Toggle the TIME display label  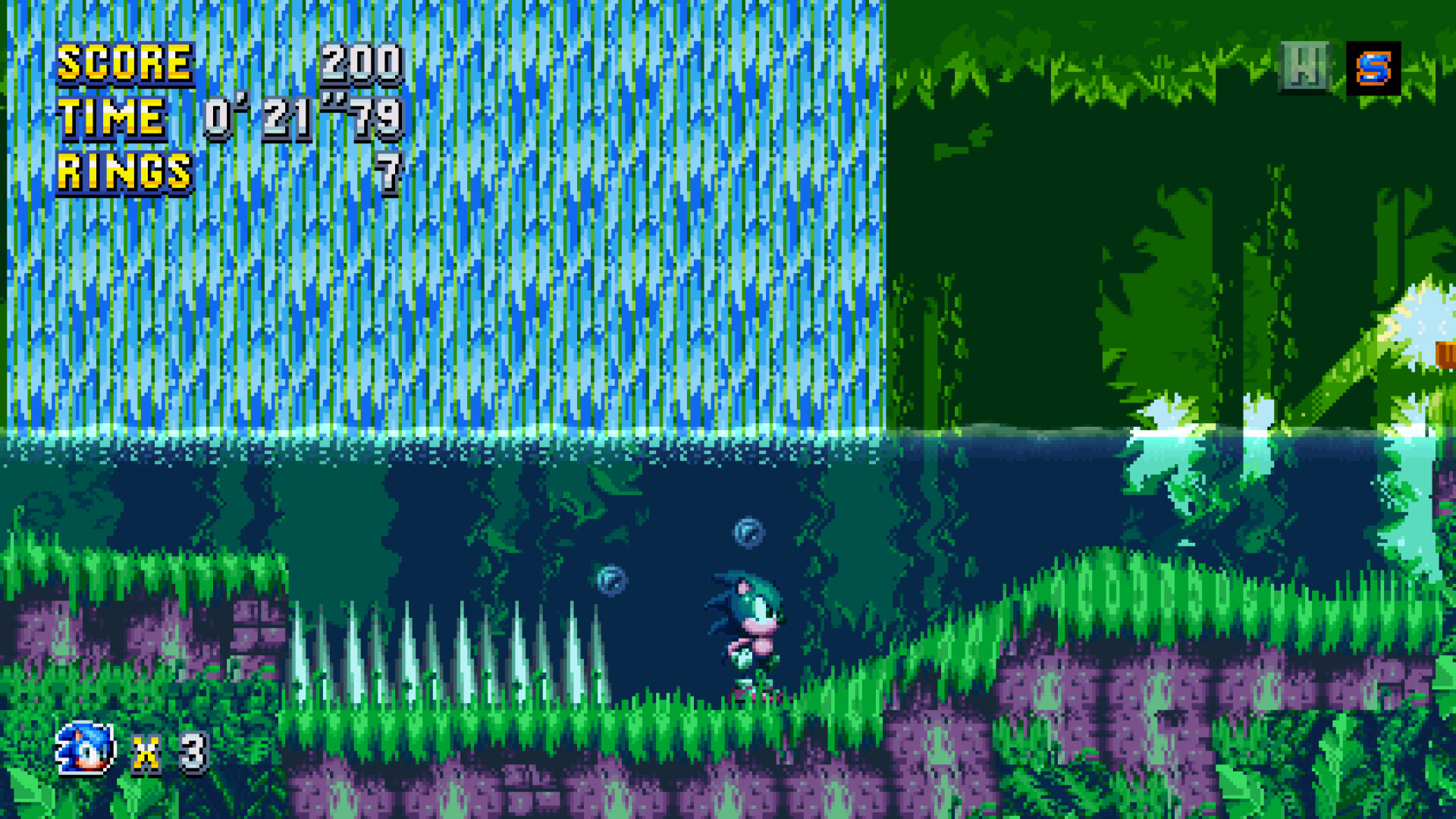[112, 118]
